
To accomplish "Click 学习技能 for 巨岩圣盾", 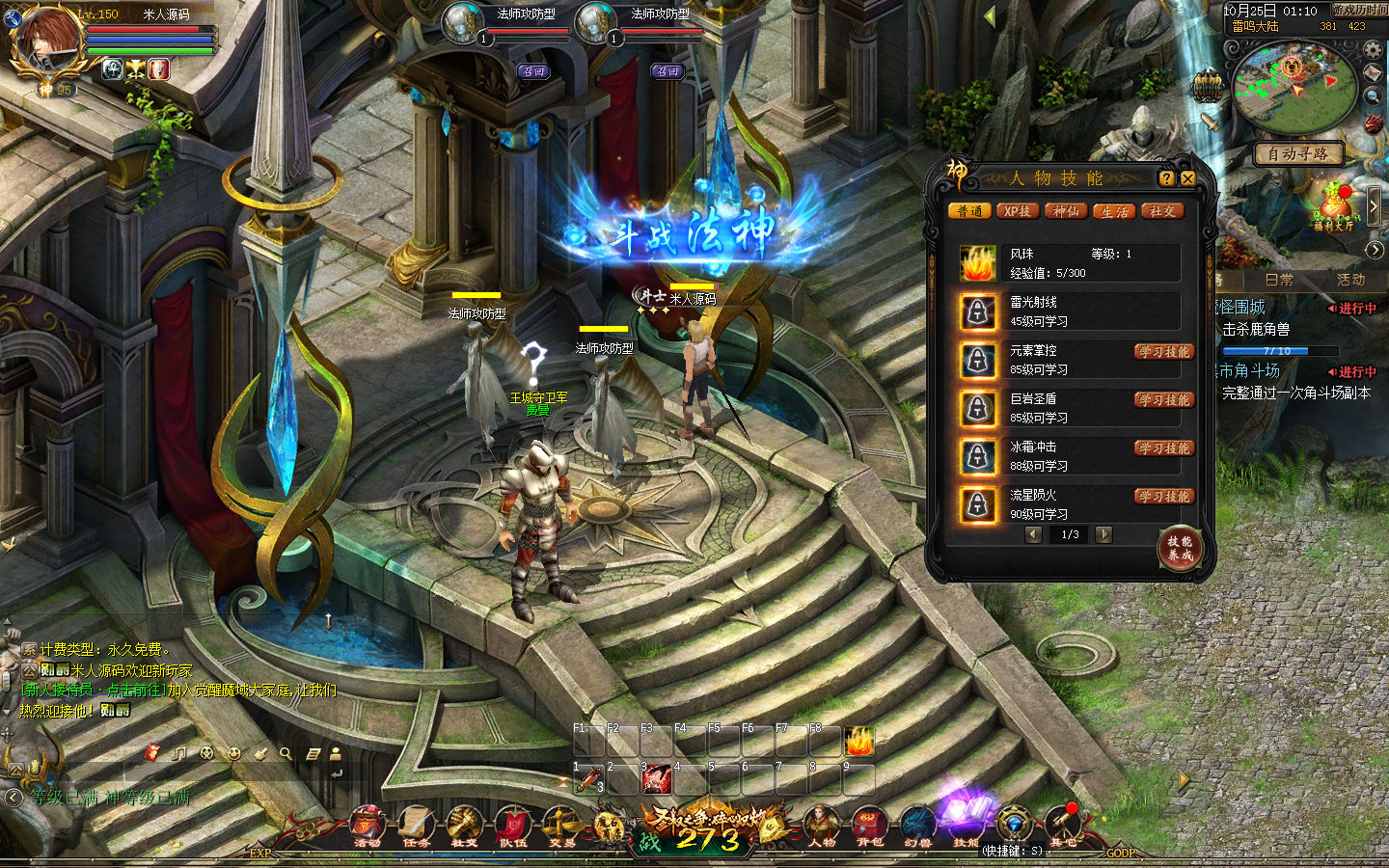I will coord(1164,400).
